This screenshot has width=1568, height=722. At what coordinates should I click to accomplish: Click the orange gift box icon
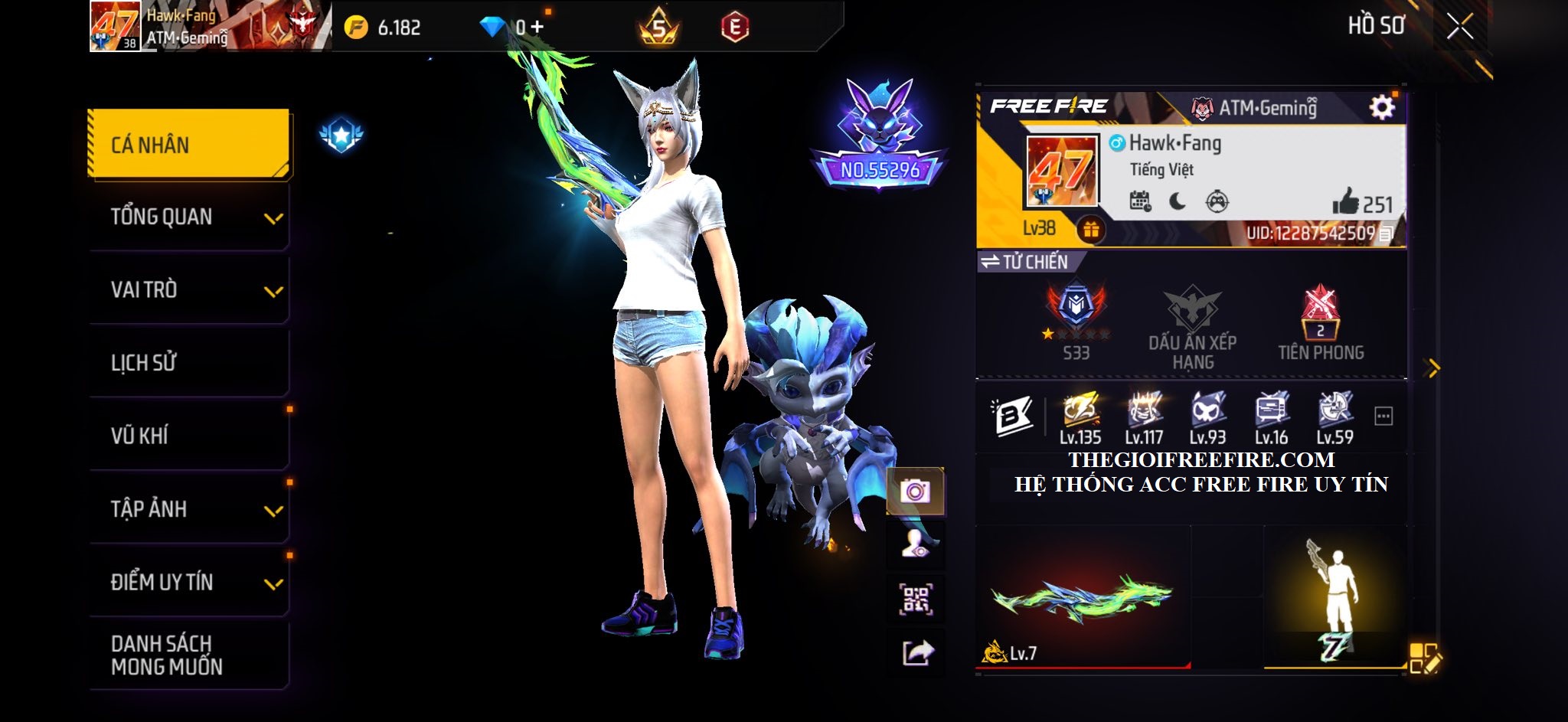click(1091, 229)
